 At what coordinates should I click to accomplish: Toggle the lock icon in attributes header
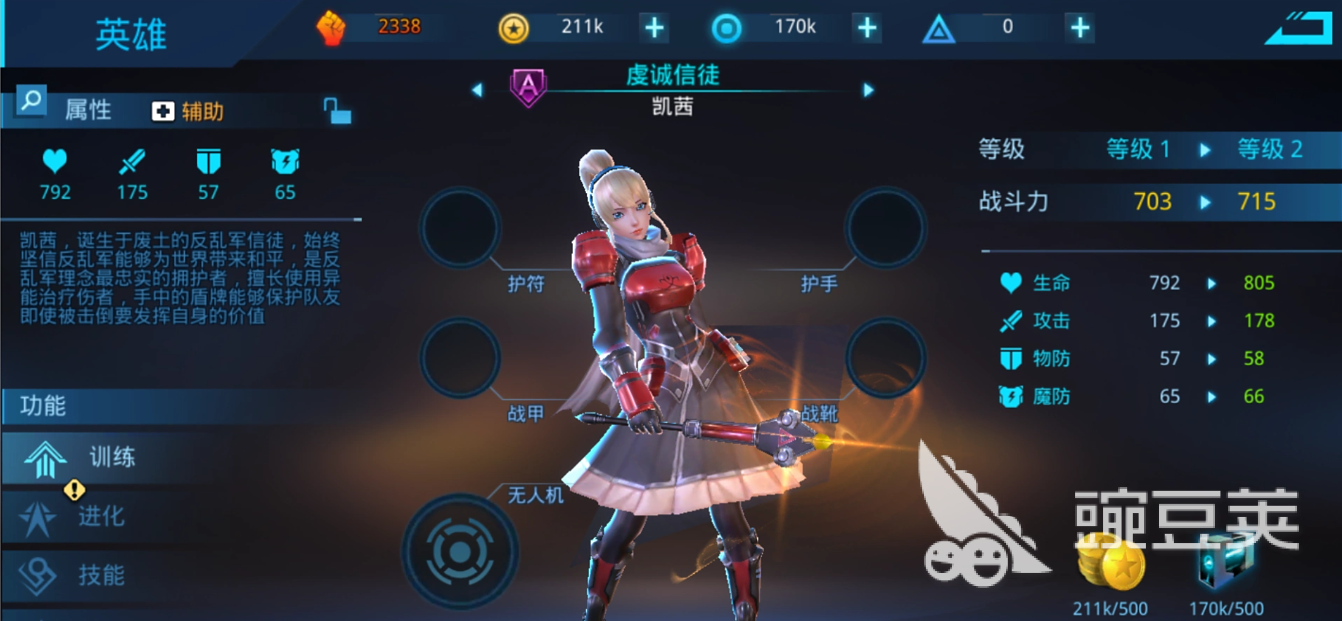tap(337, 110)
